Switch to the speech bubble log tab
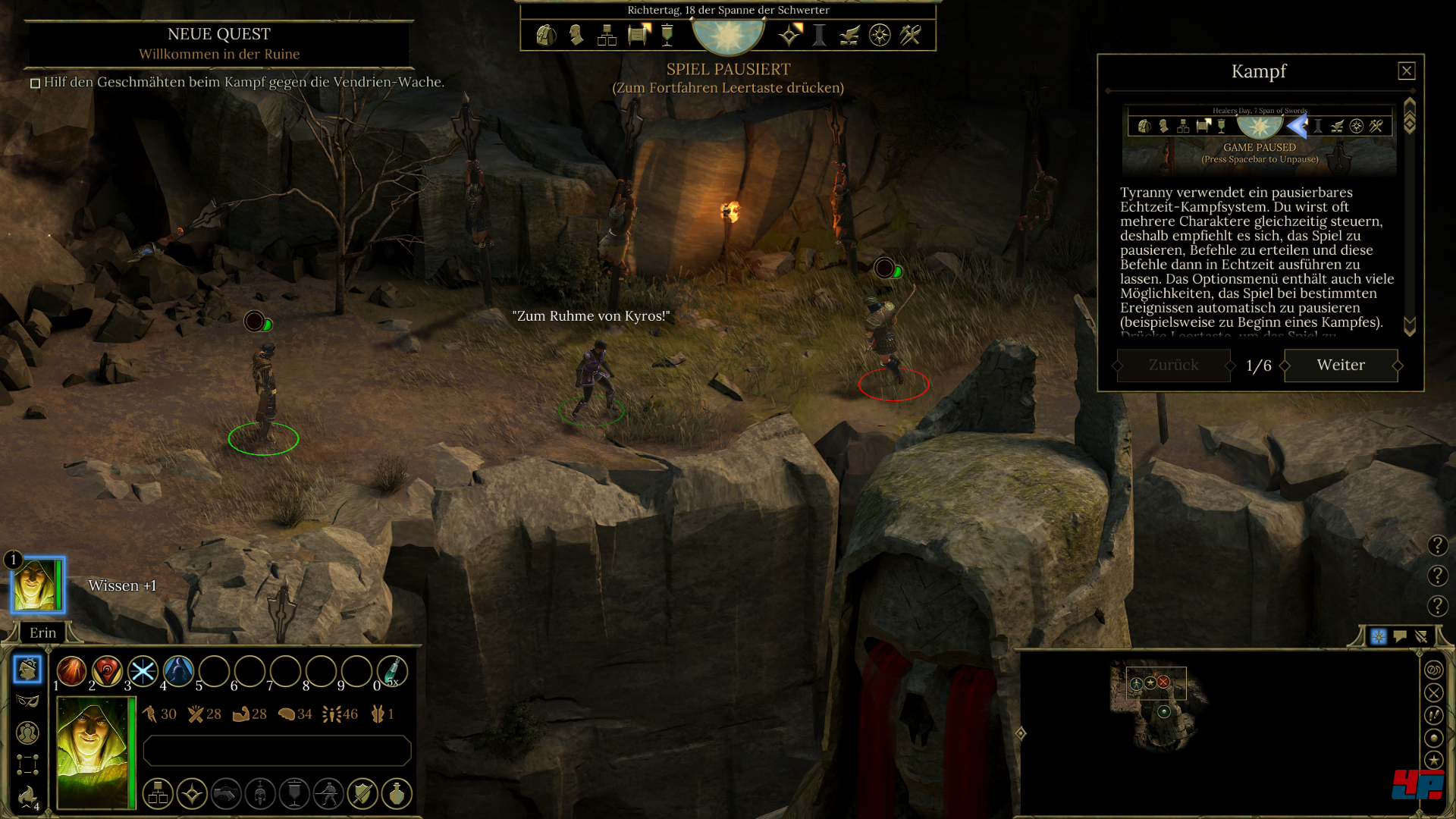This screenshot has height=819, width=1456. point(1400,636)
